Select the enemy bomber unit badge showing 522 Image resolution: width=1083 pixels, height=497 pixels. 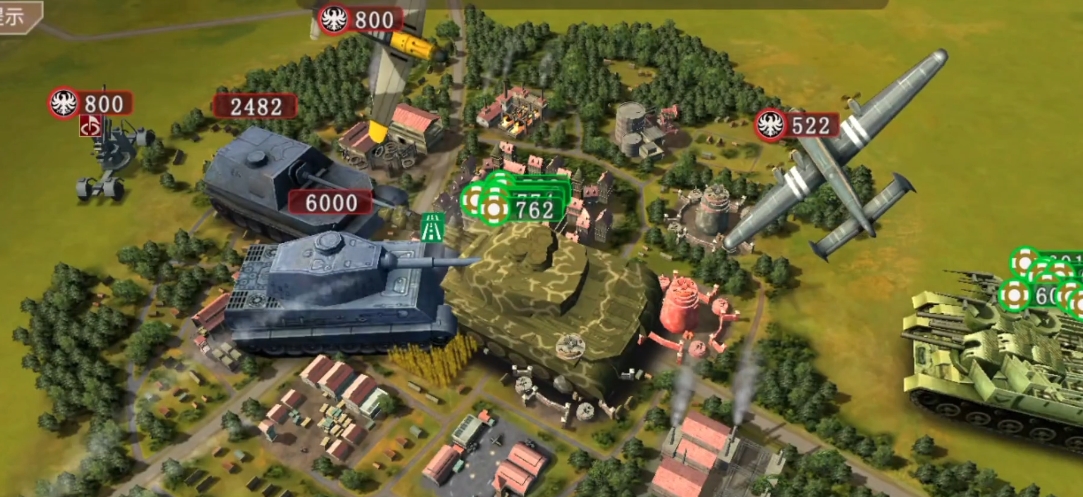tap(798, 125)
